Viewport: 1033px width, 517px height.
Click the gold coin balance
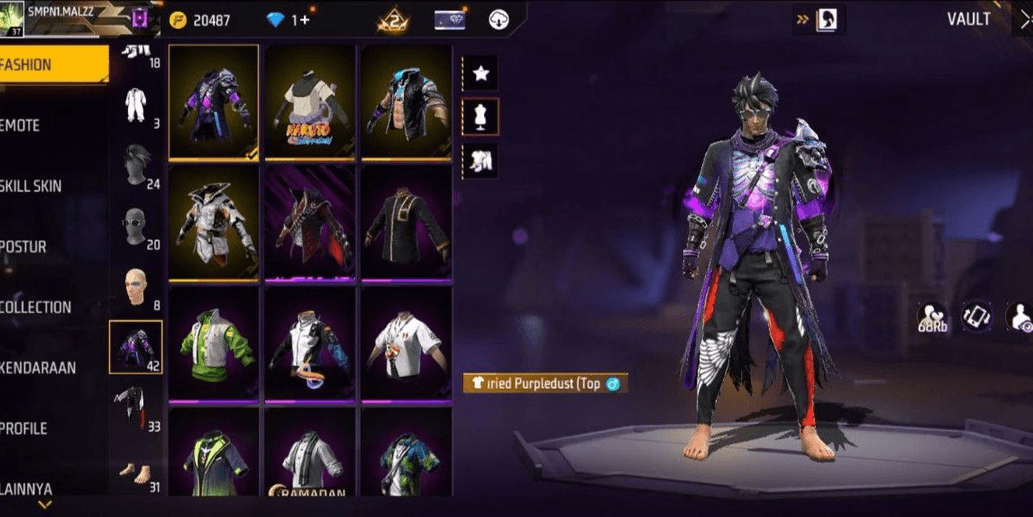point(201,20)
